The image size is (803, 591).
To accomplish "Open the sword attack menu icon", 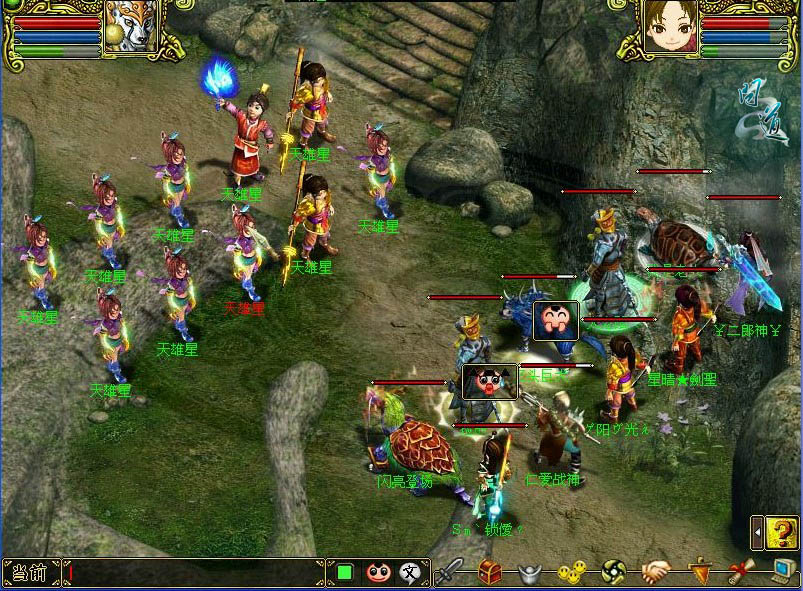I will pyautogui.click(x=450, y=572).
